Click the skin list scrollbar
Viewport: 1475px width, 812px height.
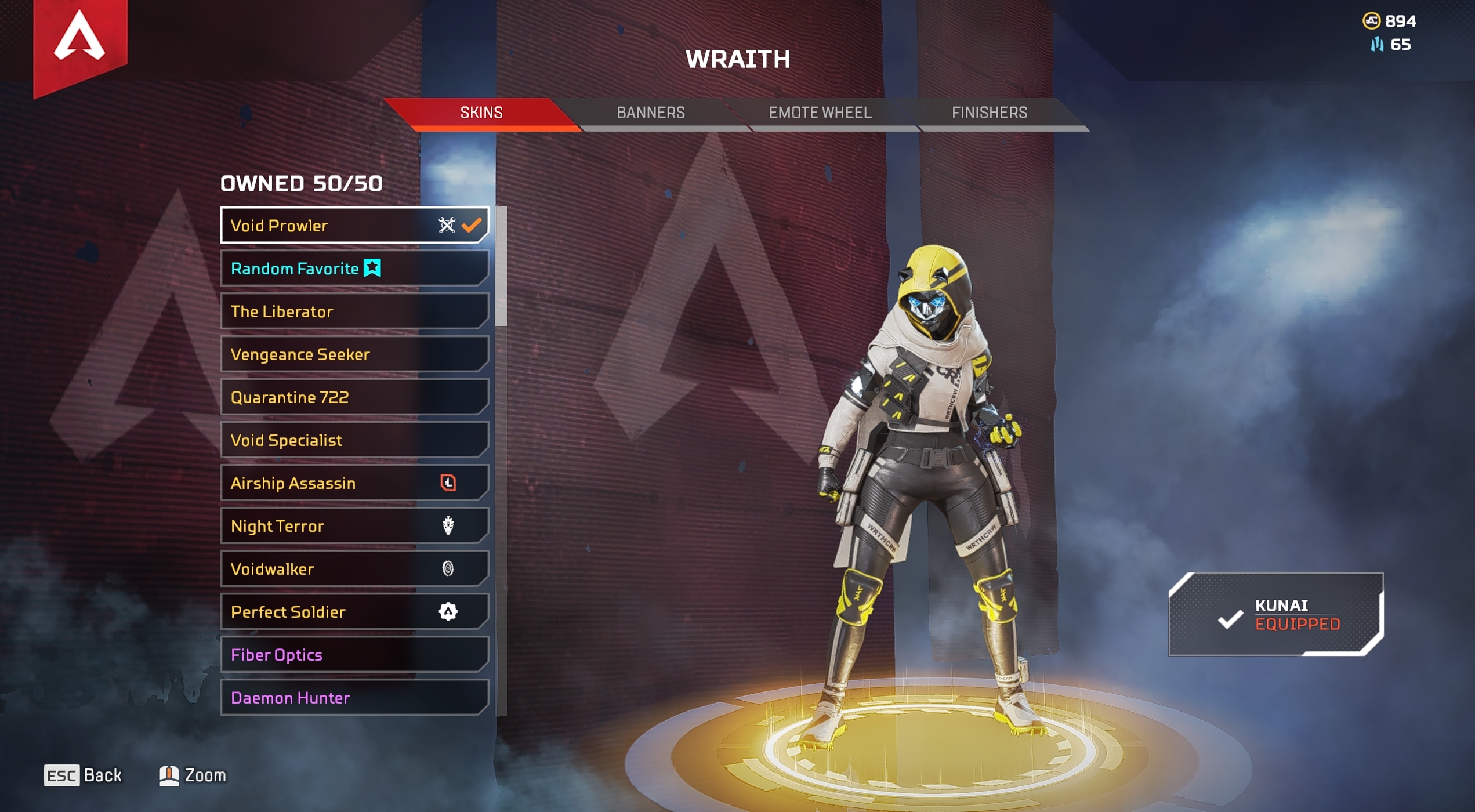[501, 267]
